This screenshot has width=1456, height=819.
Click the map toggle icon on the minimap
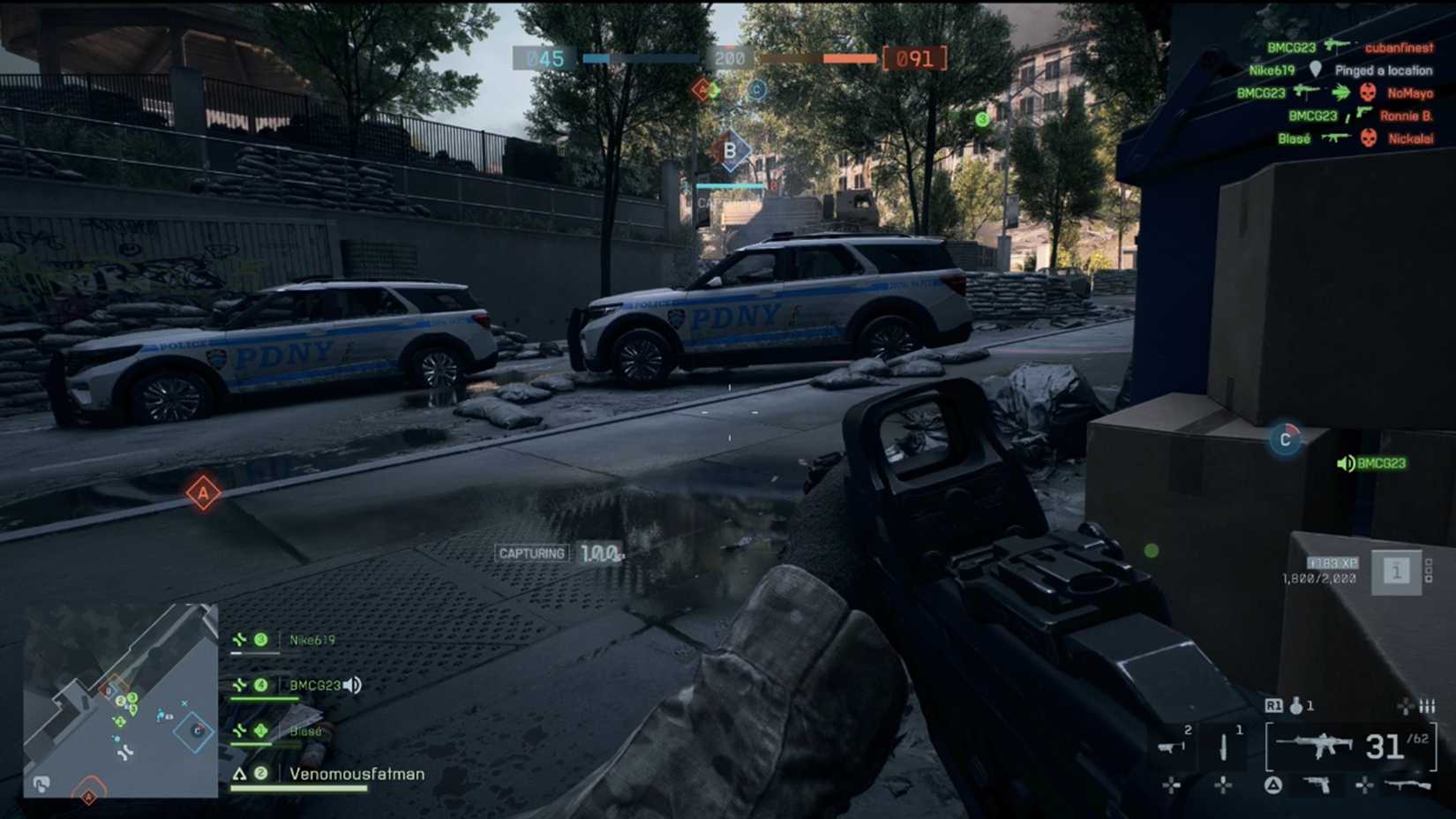(41, 783)
